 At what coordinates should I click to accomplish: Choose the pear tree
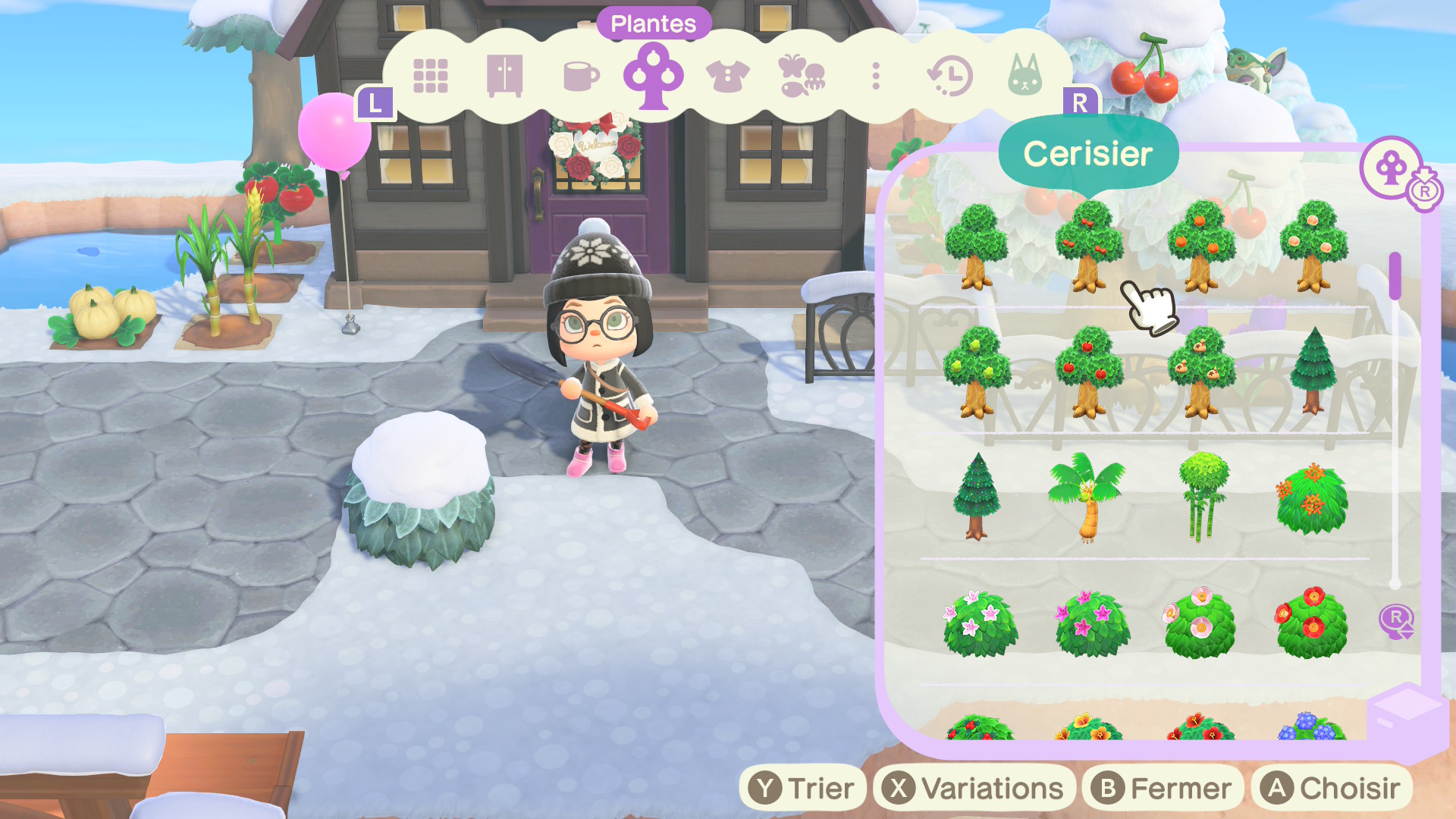click(977, 372)
